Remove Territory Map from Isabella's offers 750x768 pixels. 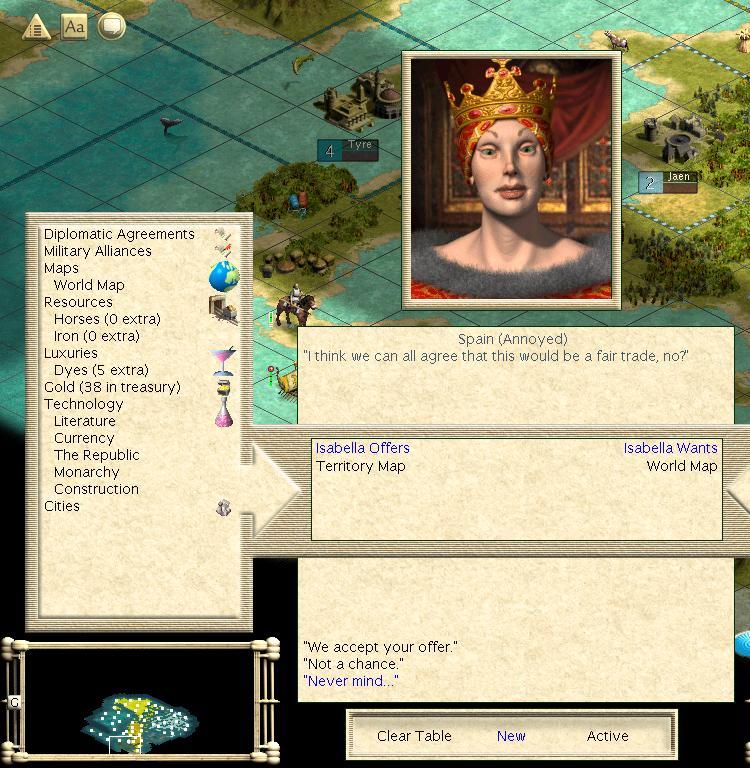pyautogui.click(x=361, y=466)
